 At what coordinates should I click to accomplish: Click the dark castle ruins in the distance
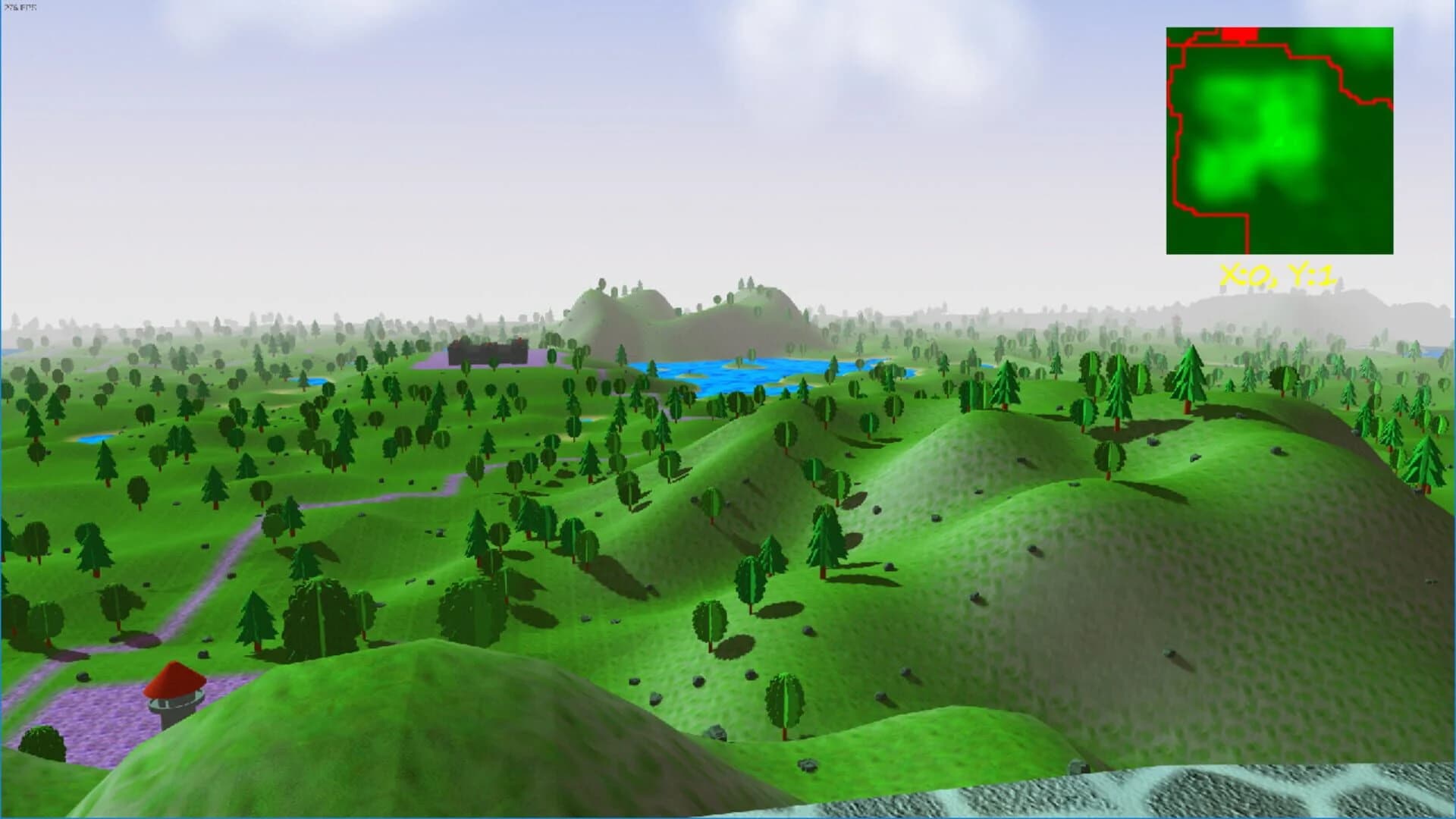point(489,351)
